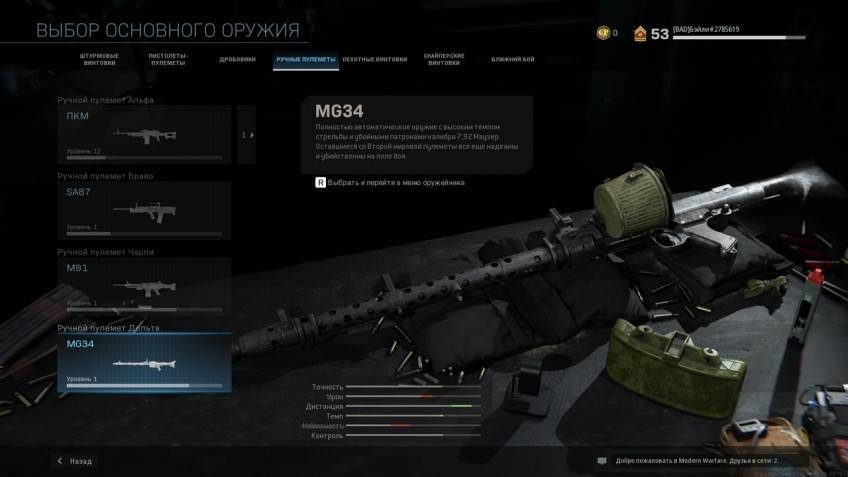Expand ПКМ variants with the arrow
Image resolution: width=848 pixels, height=477 pixels.
pos(247,134)
